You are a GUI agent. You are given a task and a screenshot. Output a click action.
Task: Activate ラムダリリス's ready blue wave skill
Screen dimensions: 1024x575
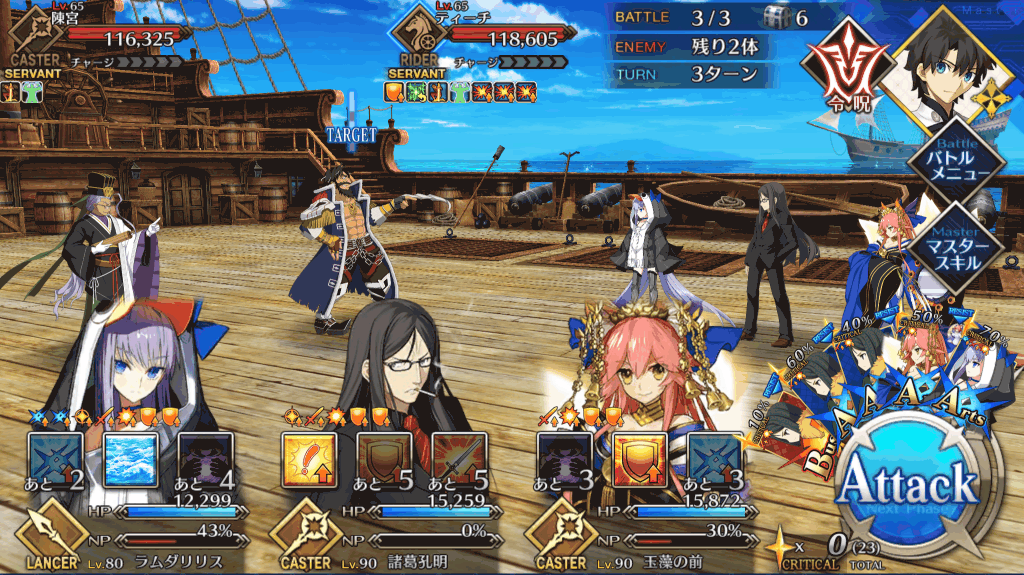tap(132, 459)
